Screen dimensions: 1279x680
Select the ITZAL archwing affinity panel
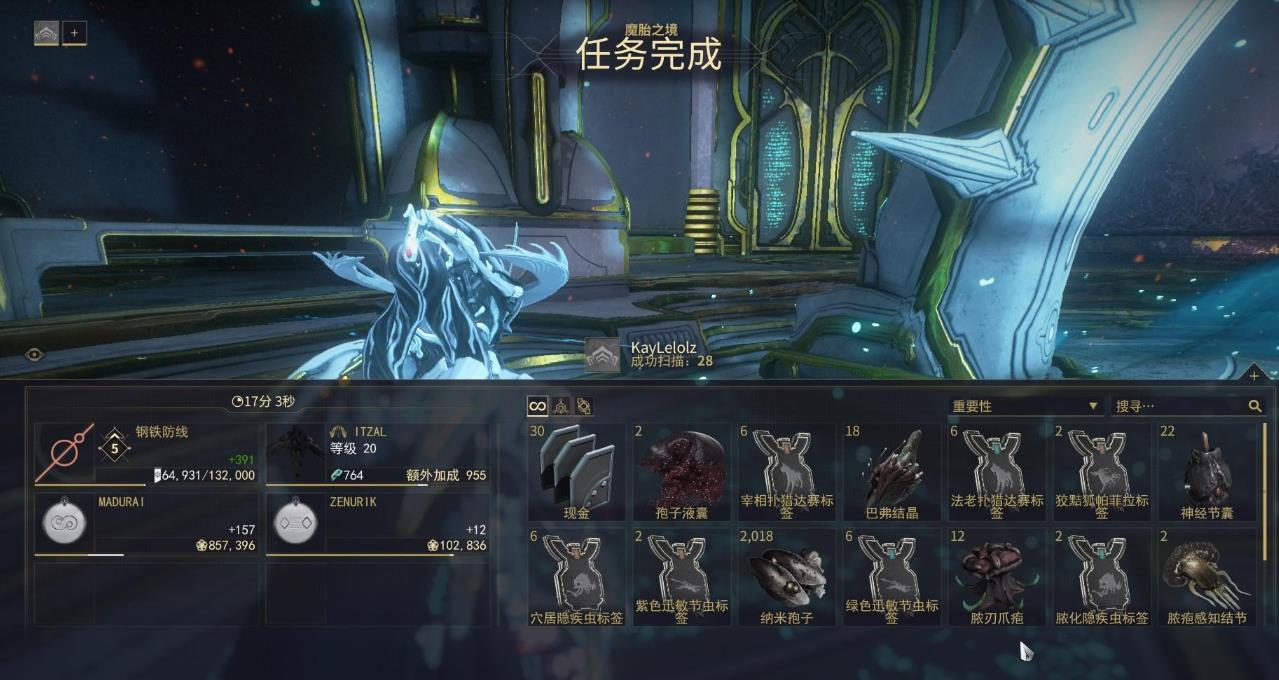click(x=377, y=455)
